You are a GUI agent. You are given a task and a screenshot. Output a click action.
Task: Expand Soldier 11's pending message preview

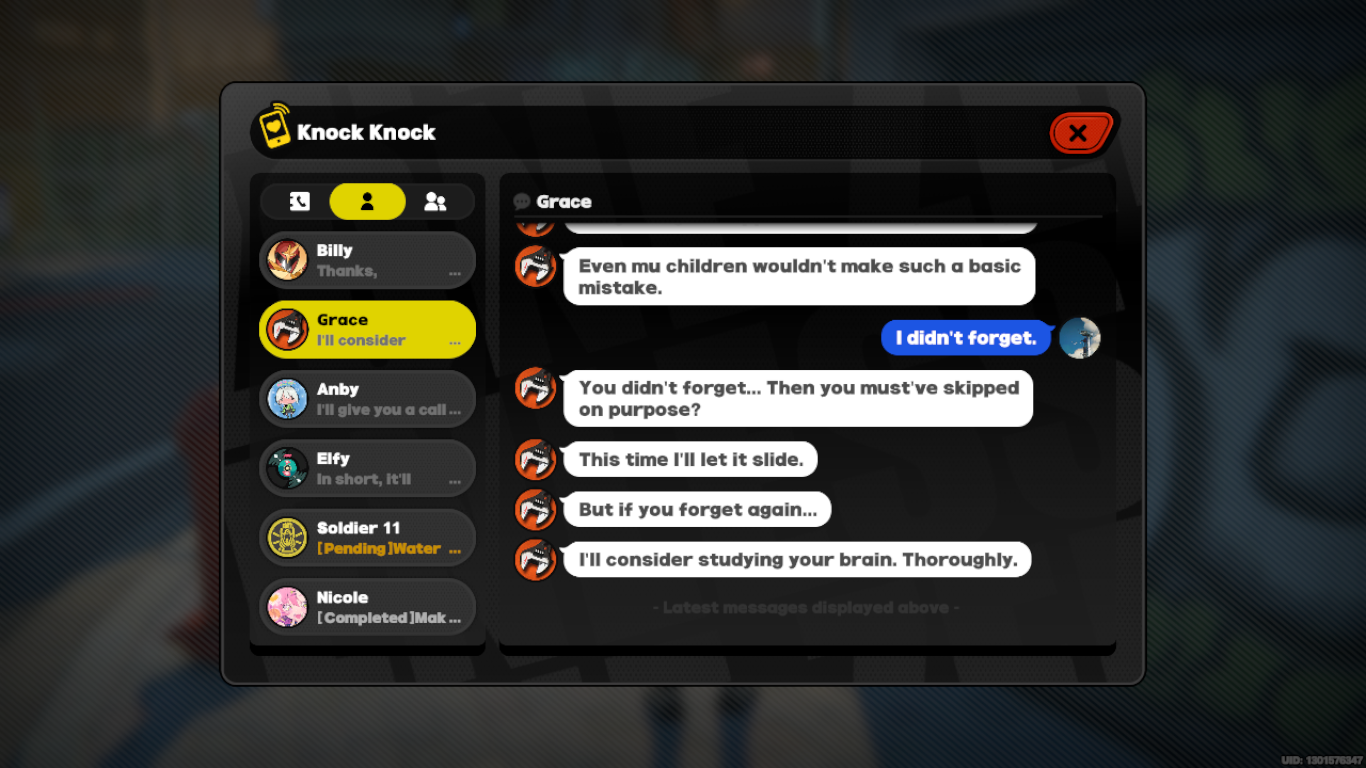[x=458, y=548]
